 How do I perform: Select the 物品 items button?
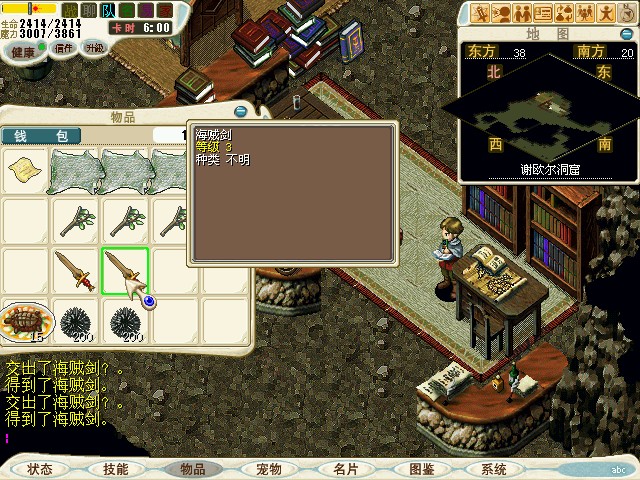coord(192,469)
